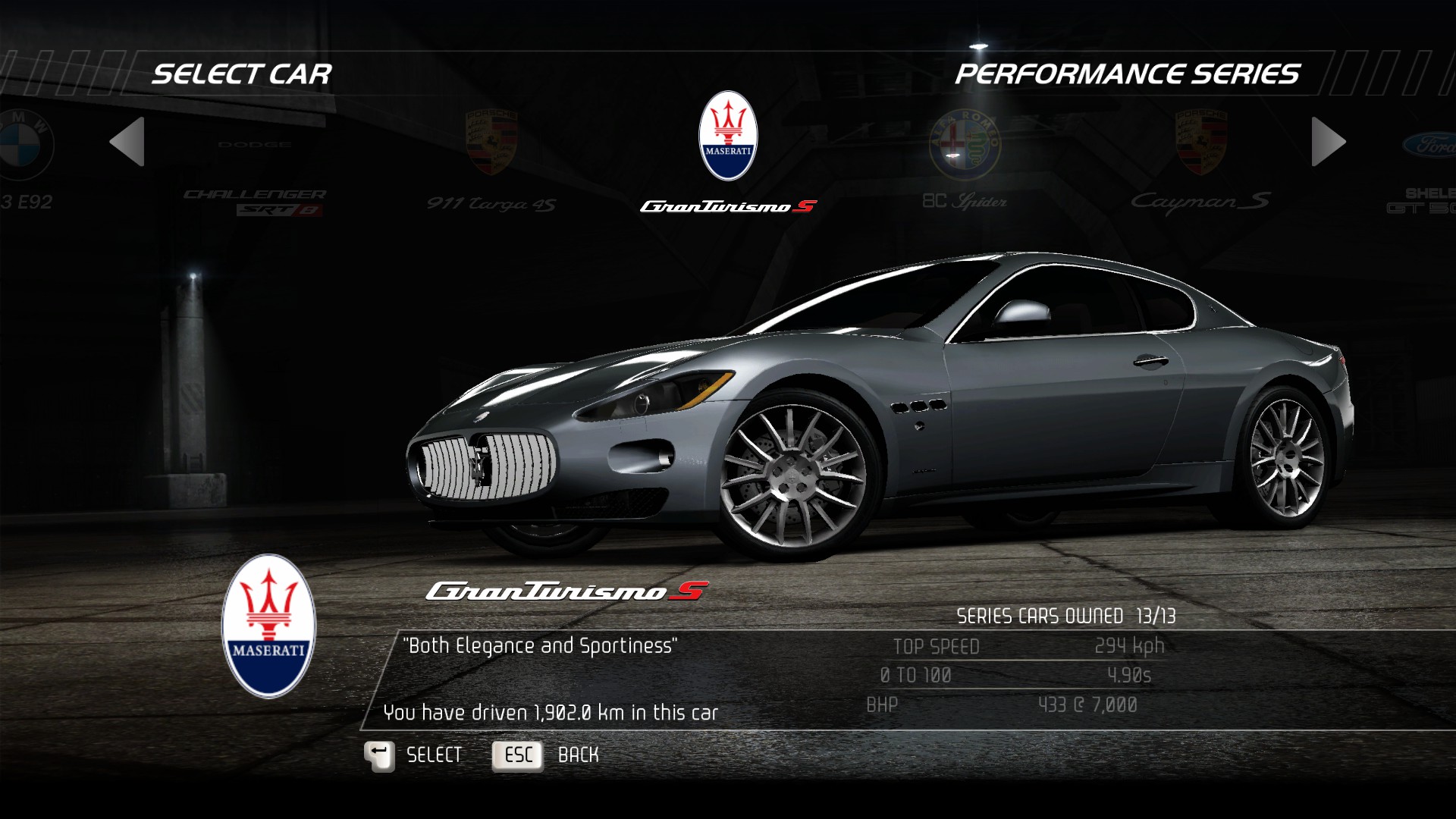The width and height of the screenshot is (1456, 819).
Task: Click the right arrow to browse next car
Action: click(x=1328, y=142)
